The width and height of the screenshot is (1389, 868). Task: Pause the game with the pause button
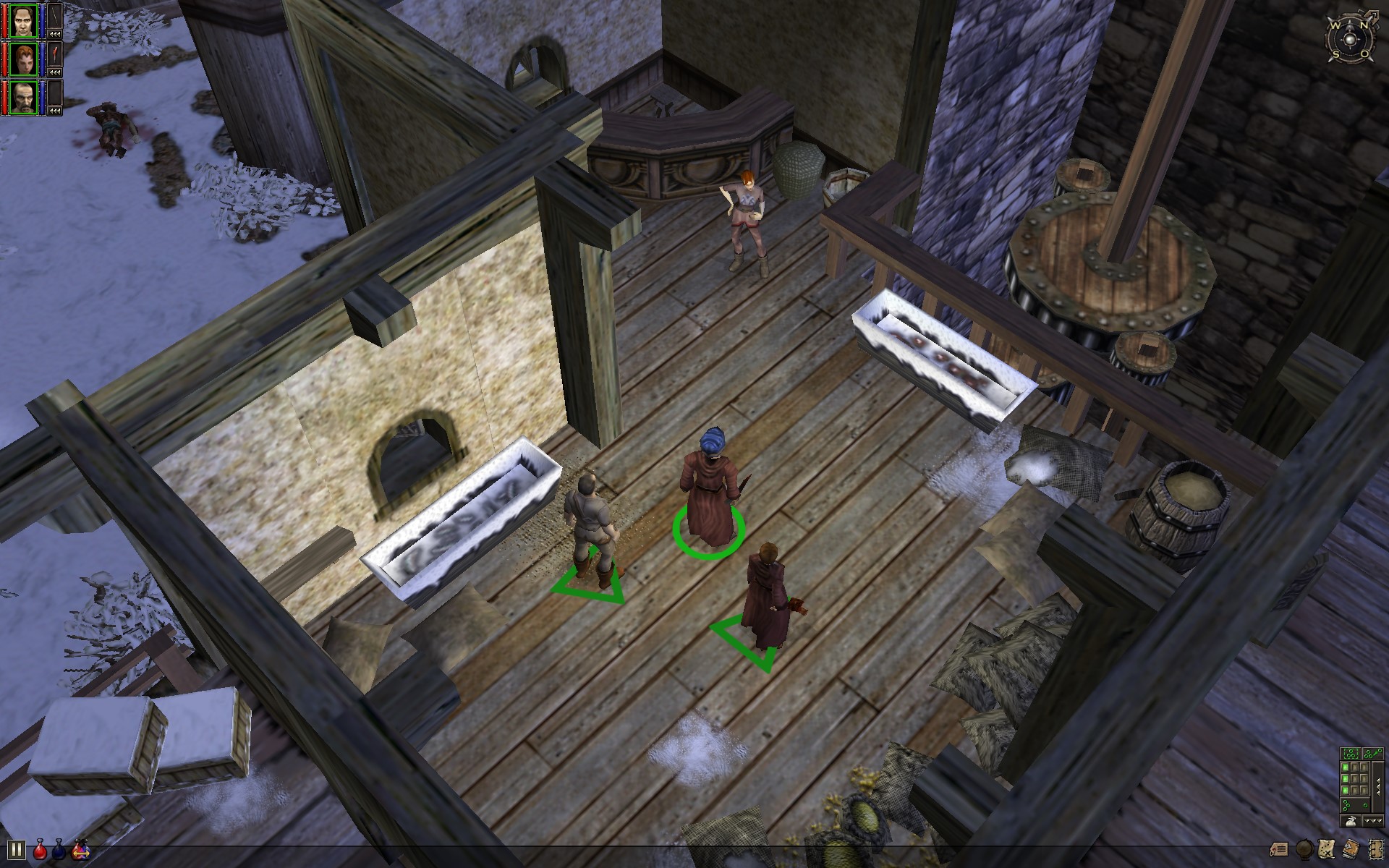pyautogui.click(x=16, y=849)
